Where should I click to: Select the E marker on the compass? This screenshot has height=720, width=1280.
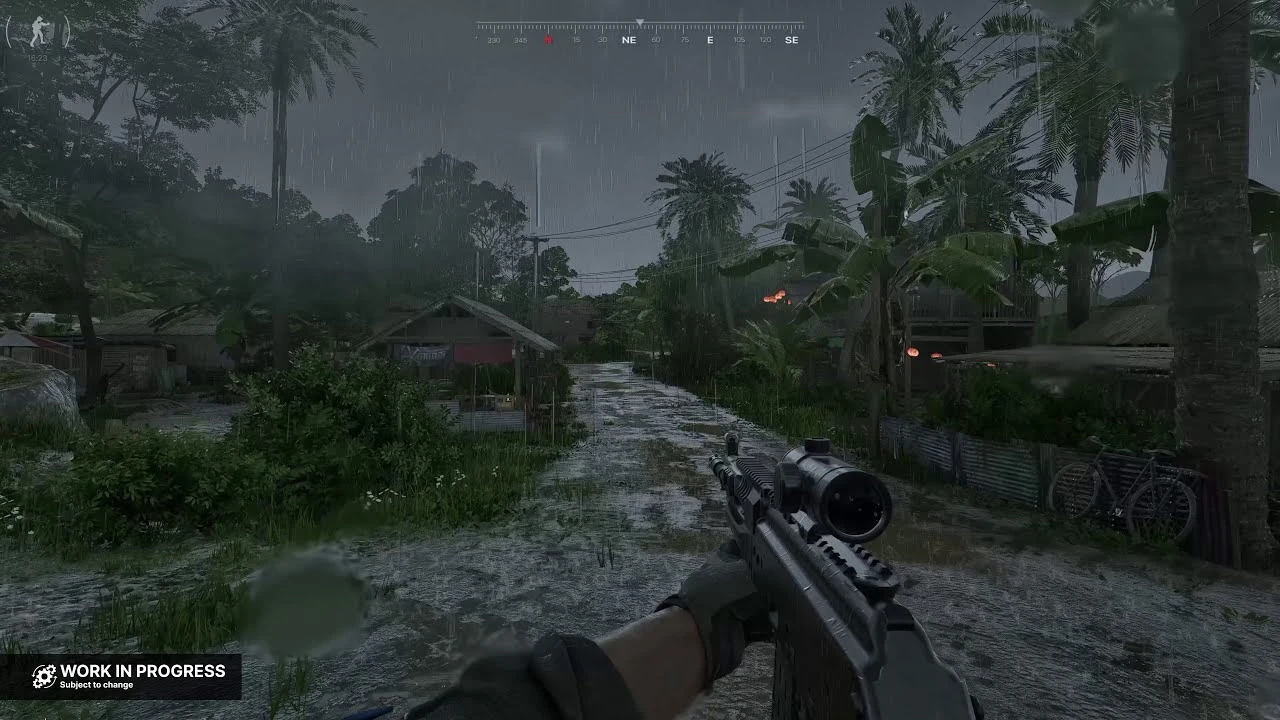pos(709,38)
